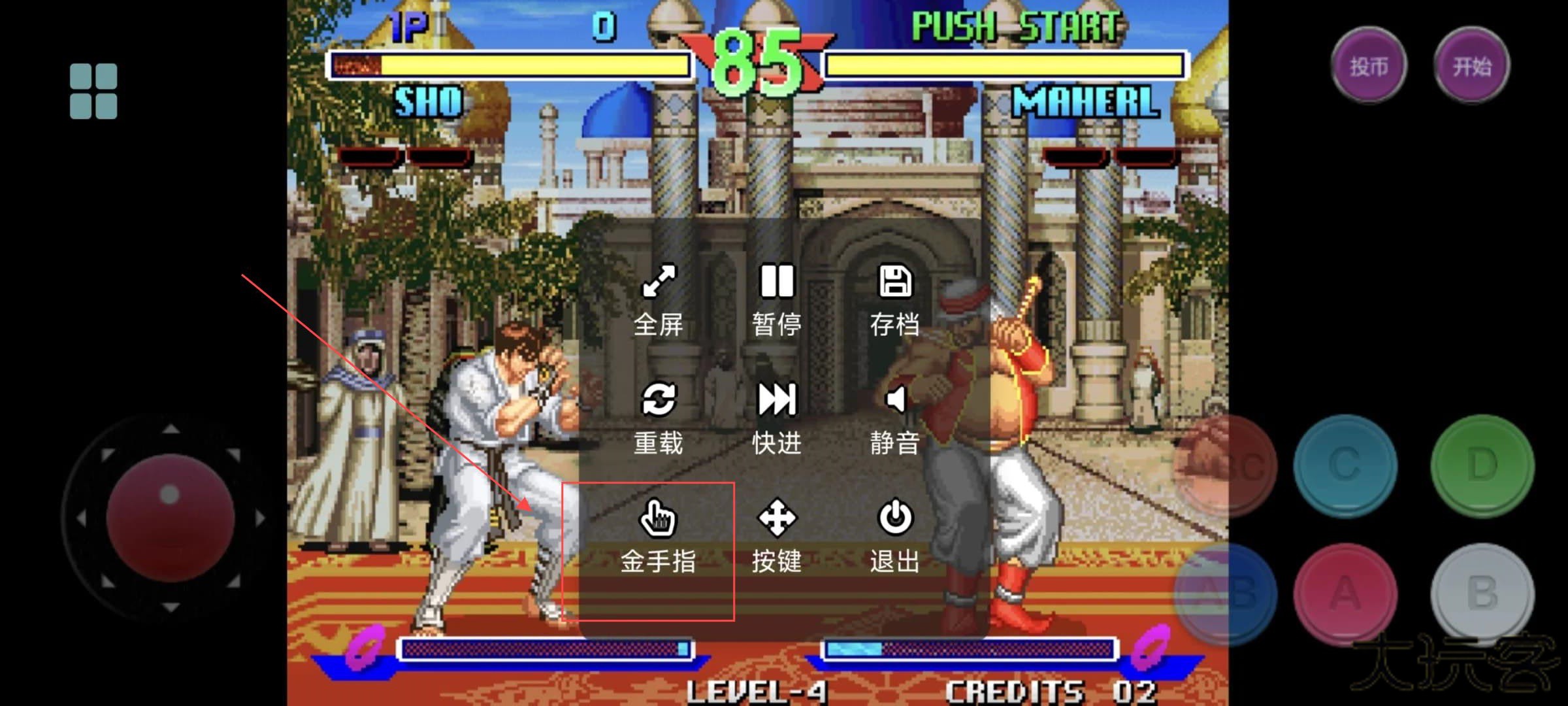Tap the purple 开始 start button
1568x706 pixels.
(x=1472, y=65)
